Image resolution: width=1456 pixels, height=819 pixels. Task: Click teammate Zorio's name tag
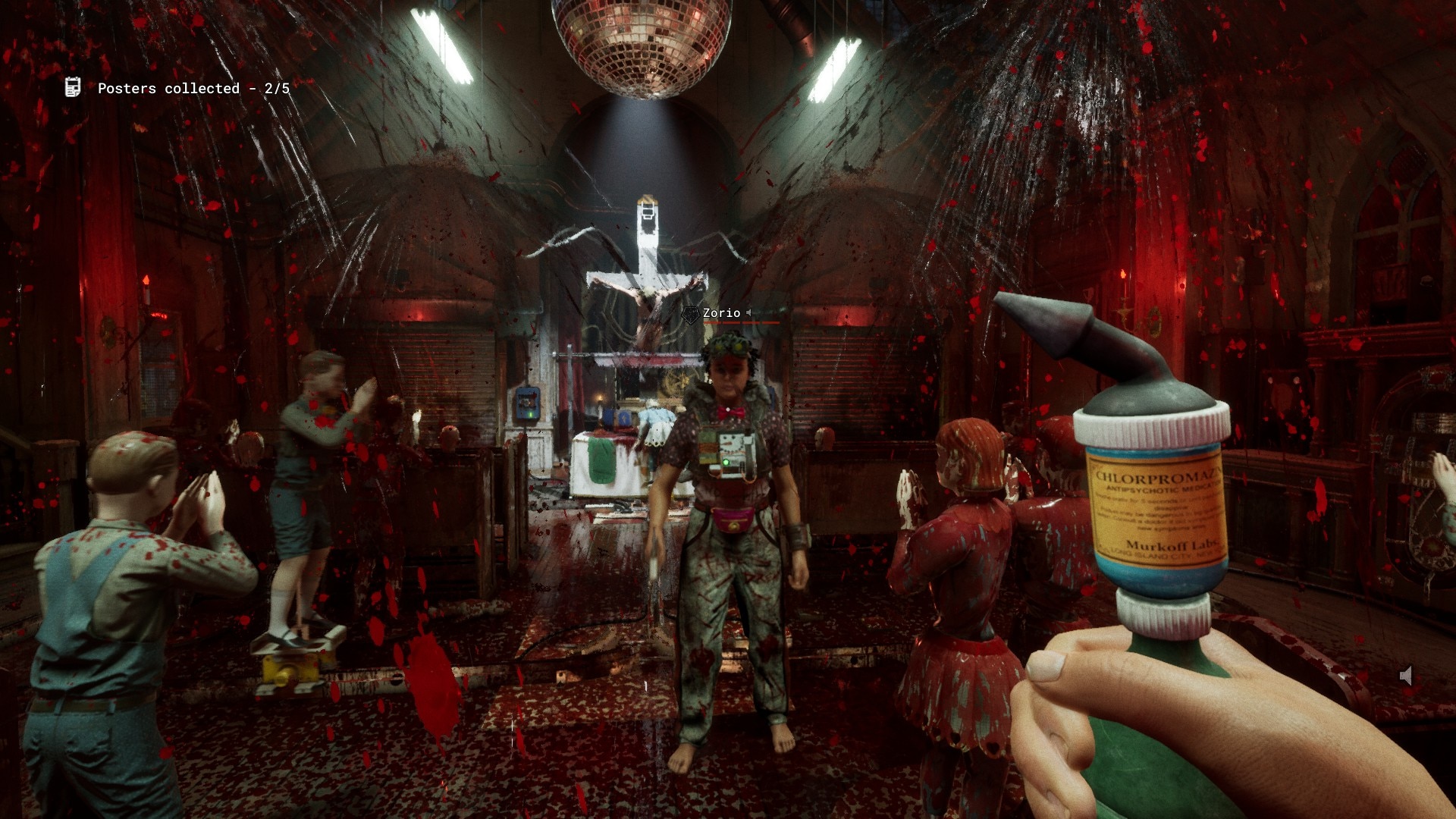[x=721, y=313]
